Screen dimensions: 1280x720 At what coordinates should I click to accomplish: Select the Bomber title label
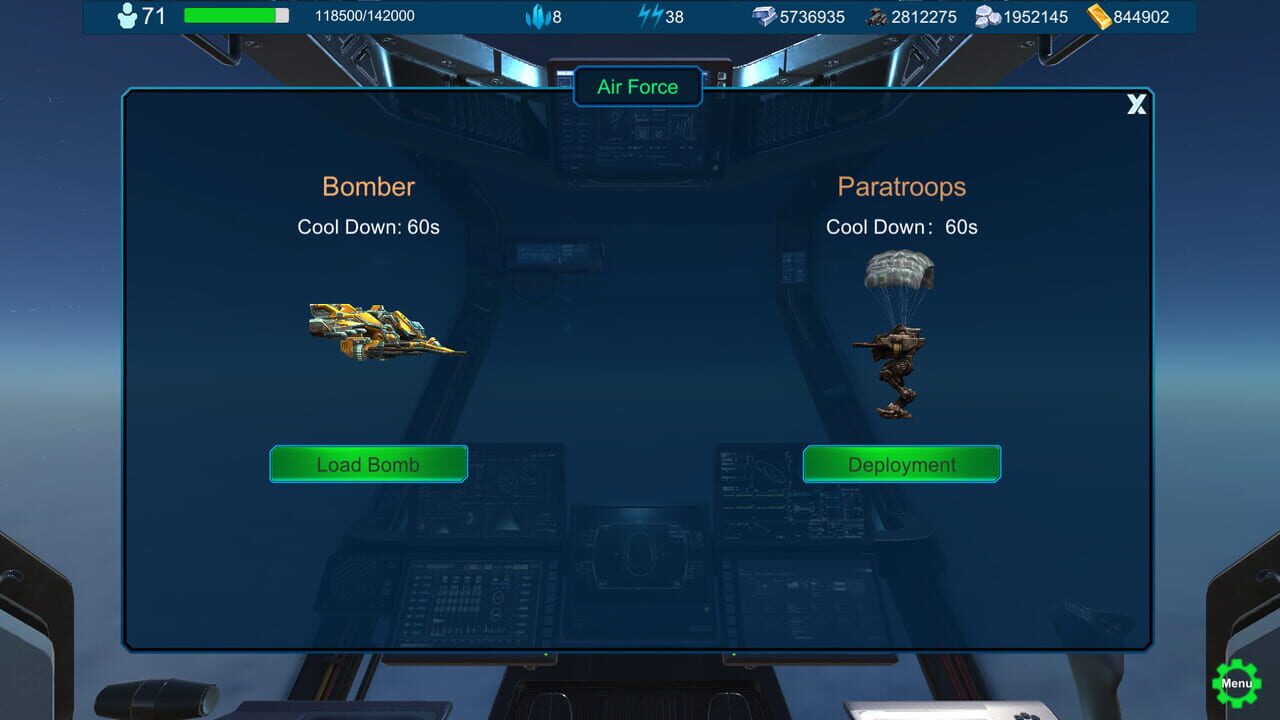[x=368, y=186]
